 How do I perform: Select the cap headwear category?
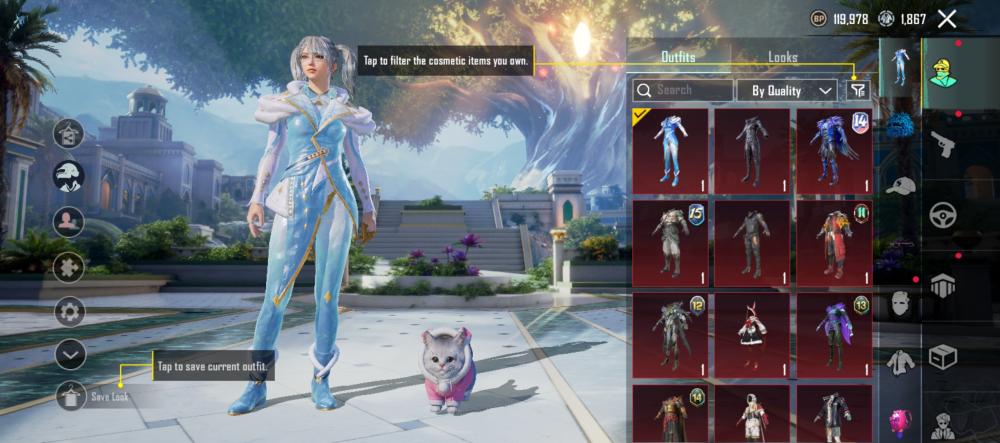coord(901,187)
